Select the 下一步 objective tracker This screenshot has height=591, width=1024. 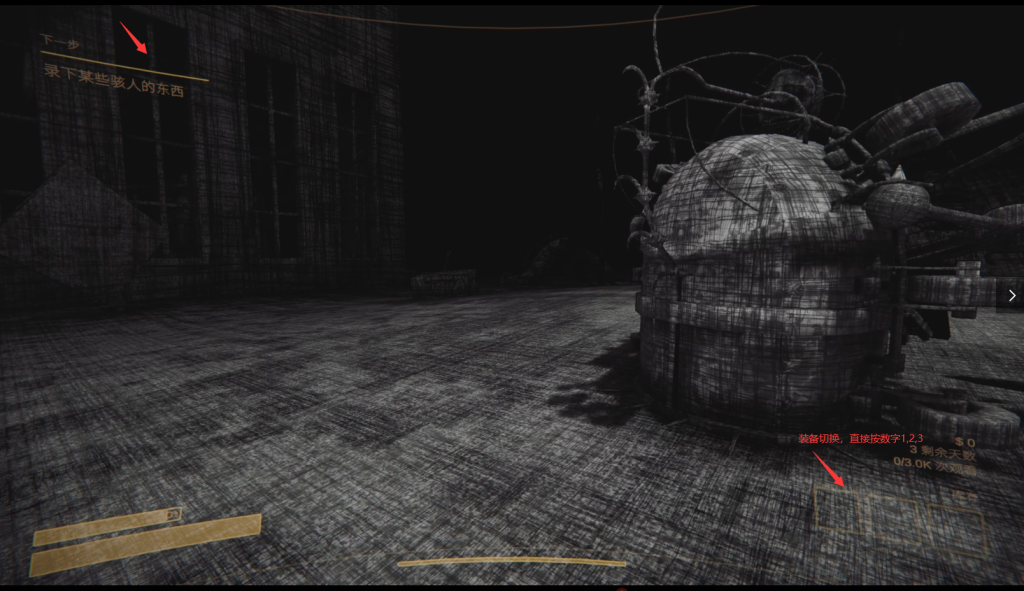[58, 41]
